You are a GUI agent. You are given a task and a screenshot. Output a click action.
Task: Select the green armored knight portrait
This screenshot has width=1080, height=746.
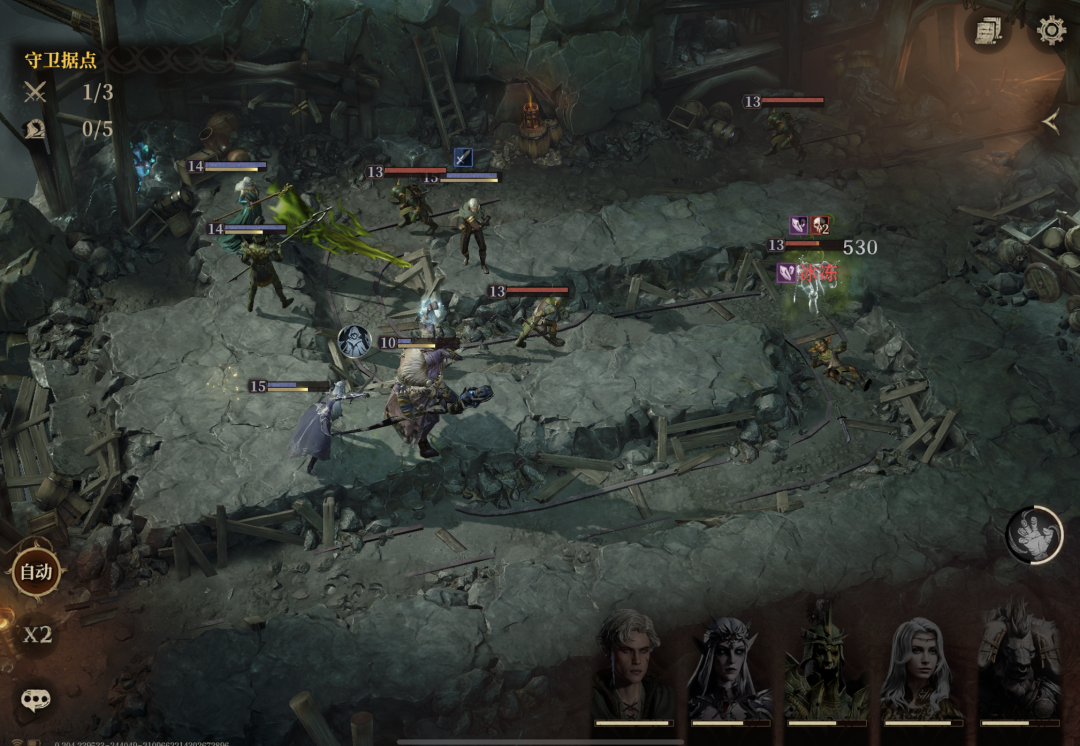pos(824,665)
